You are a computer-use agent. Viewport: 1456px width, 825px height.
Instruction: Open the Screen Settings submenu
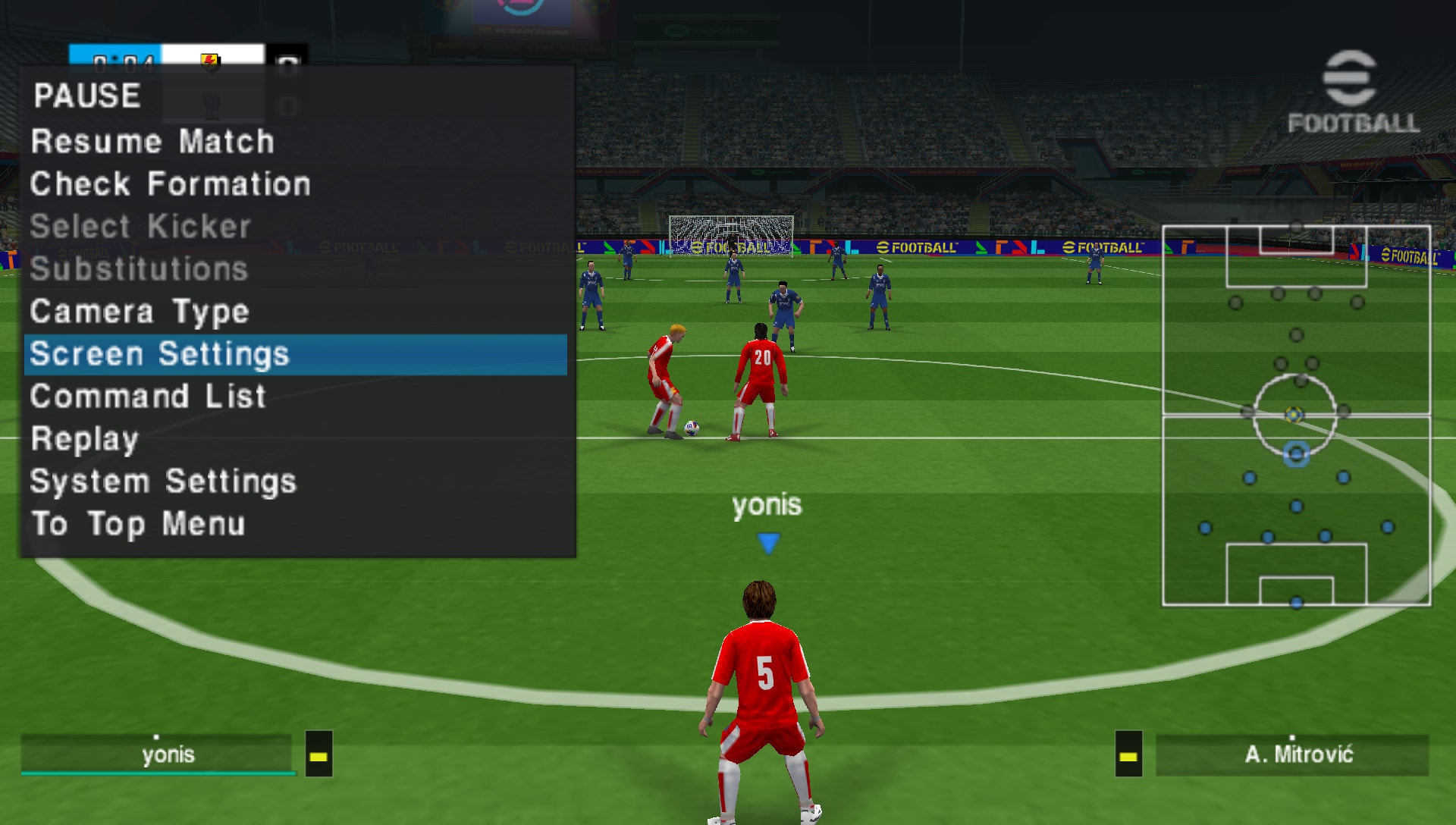[x=158, y=353]
